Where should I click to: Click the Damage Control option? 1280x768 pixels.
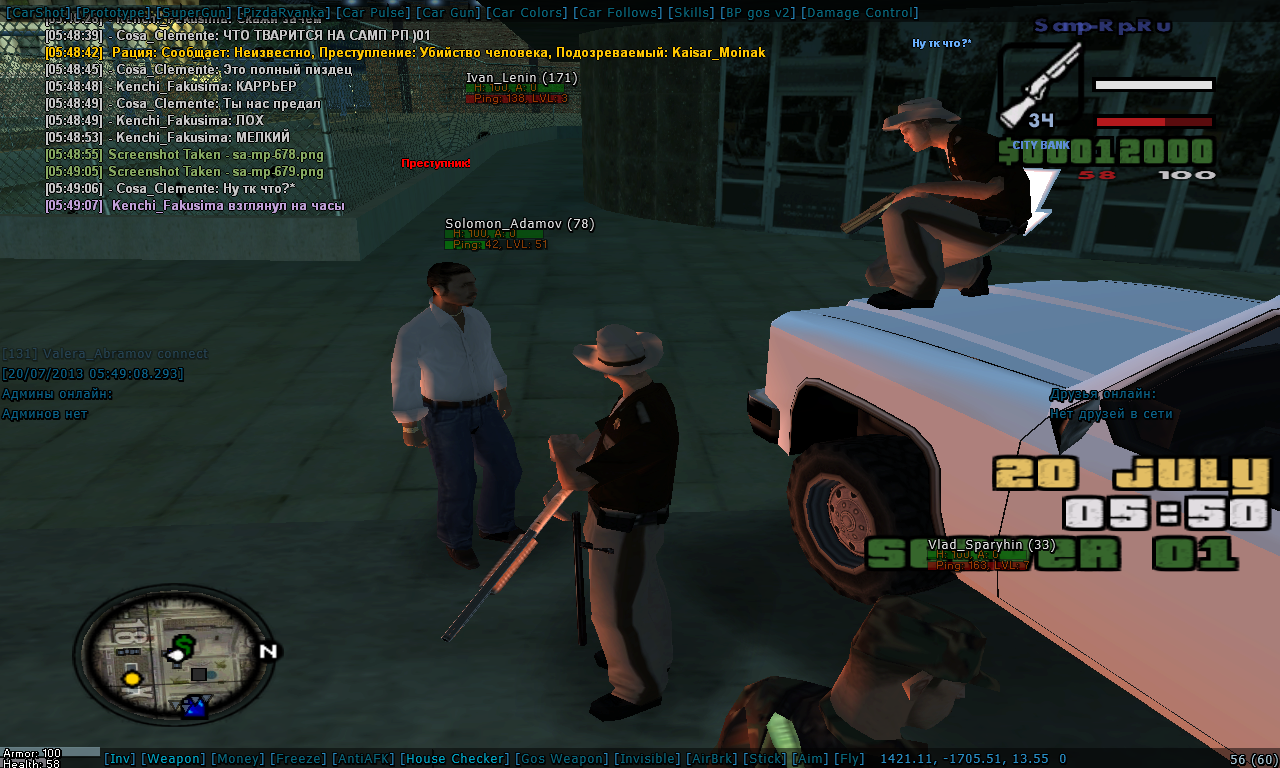[x=859, y=13]
